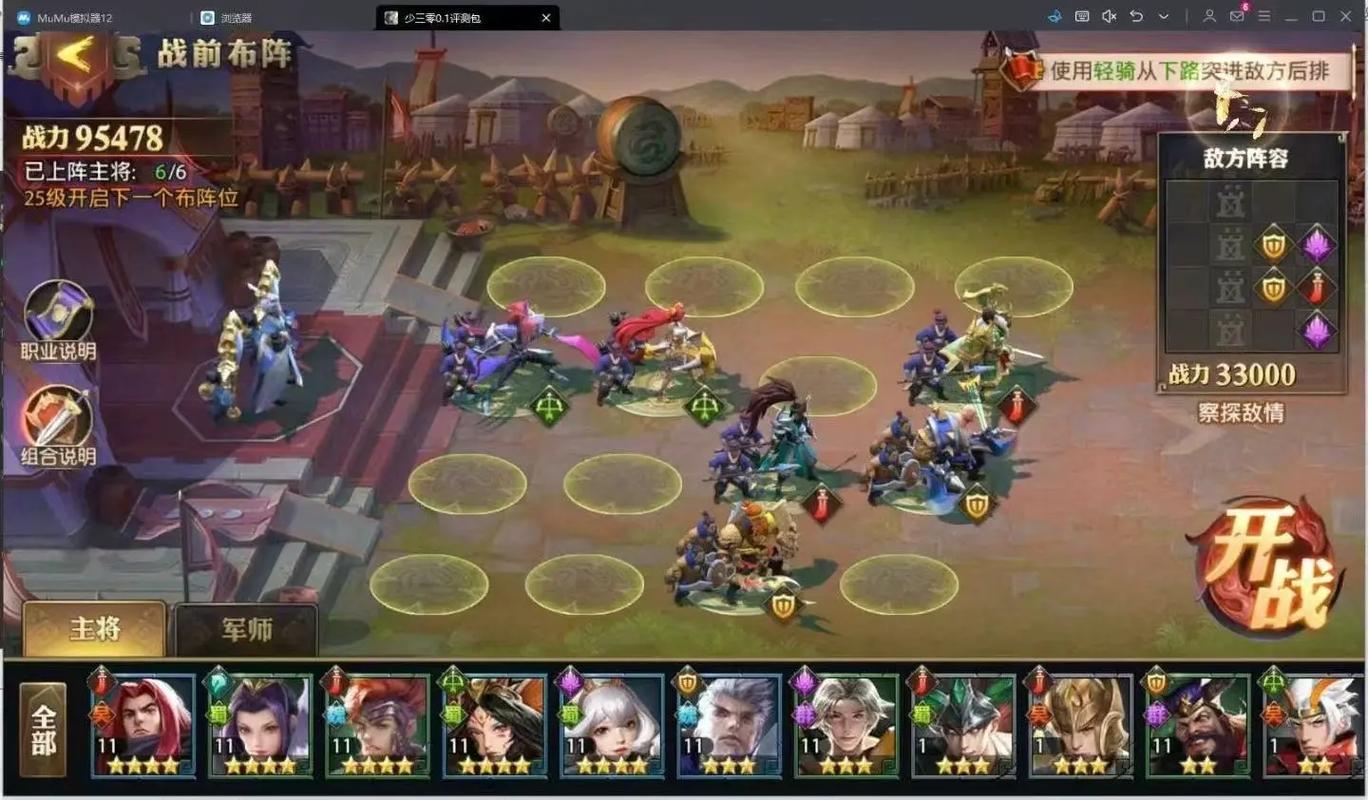This screenshot has width=1368, height=800.
Task: Open 职业说明 class description
Action: pyautogui.click(x=59, y=318)
